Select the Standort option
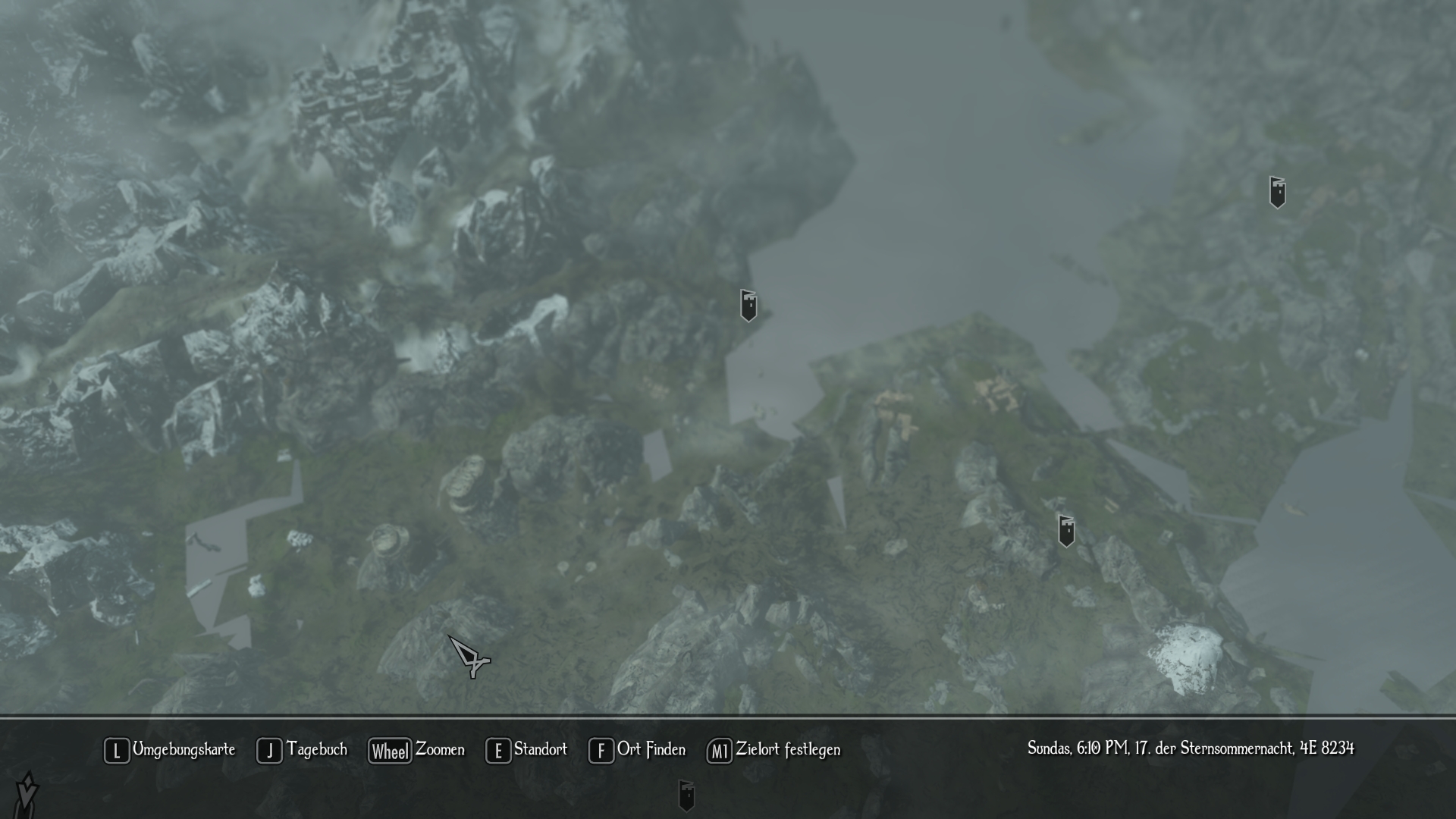1456x819 pixels. point(526,750)
